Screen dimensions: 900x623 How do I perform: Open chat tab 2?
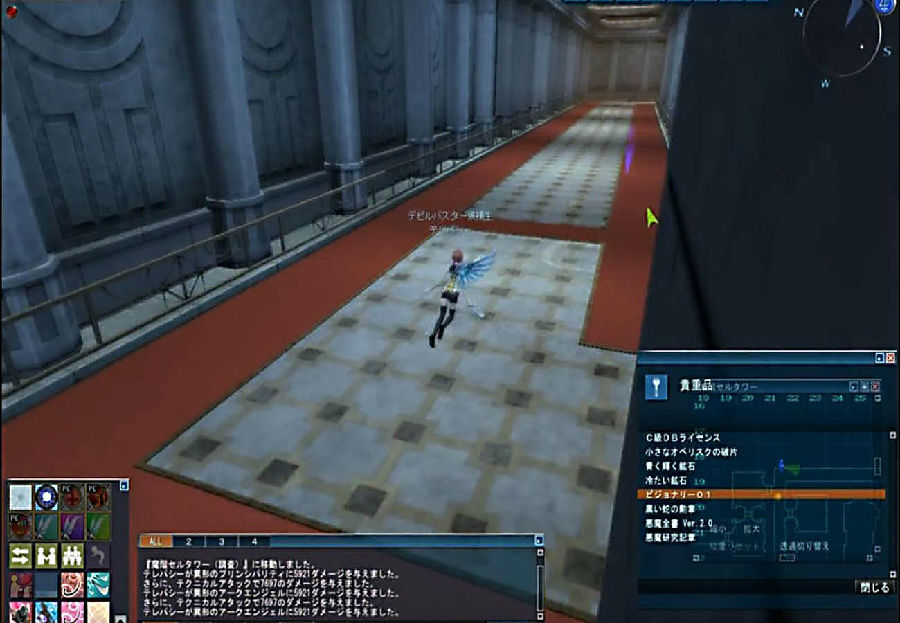tap(188, 541)
